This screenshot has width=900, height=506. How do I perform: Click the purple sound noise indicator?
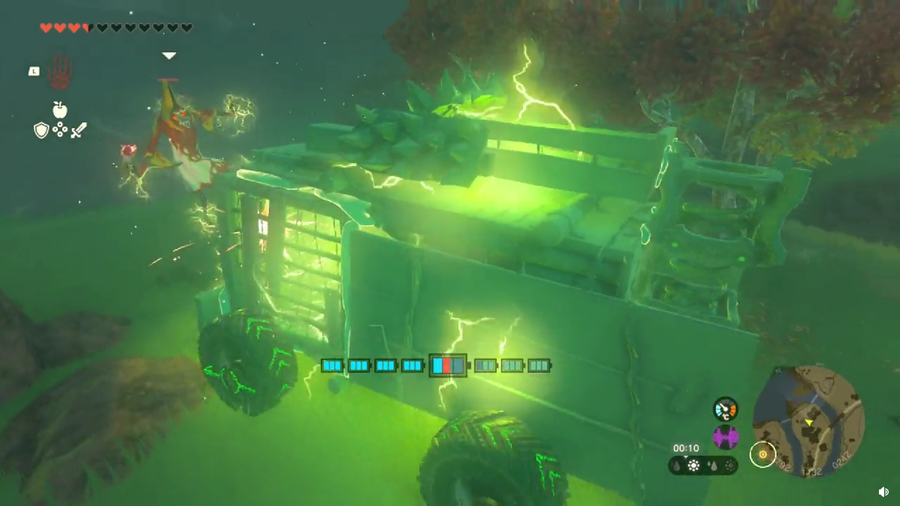click(726, 437)
